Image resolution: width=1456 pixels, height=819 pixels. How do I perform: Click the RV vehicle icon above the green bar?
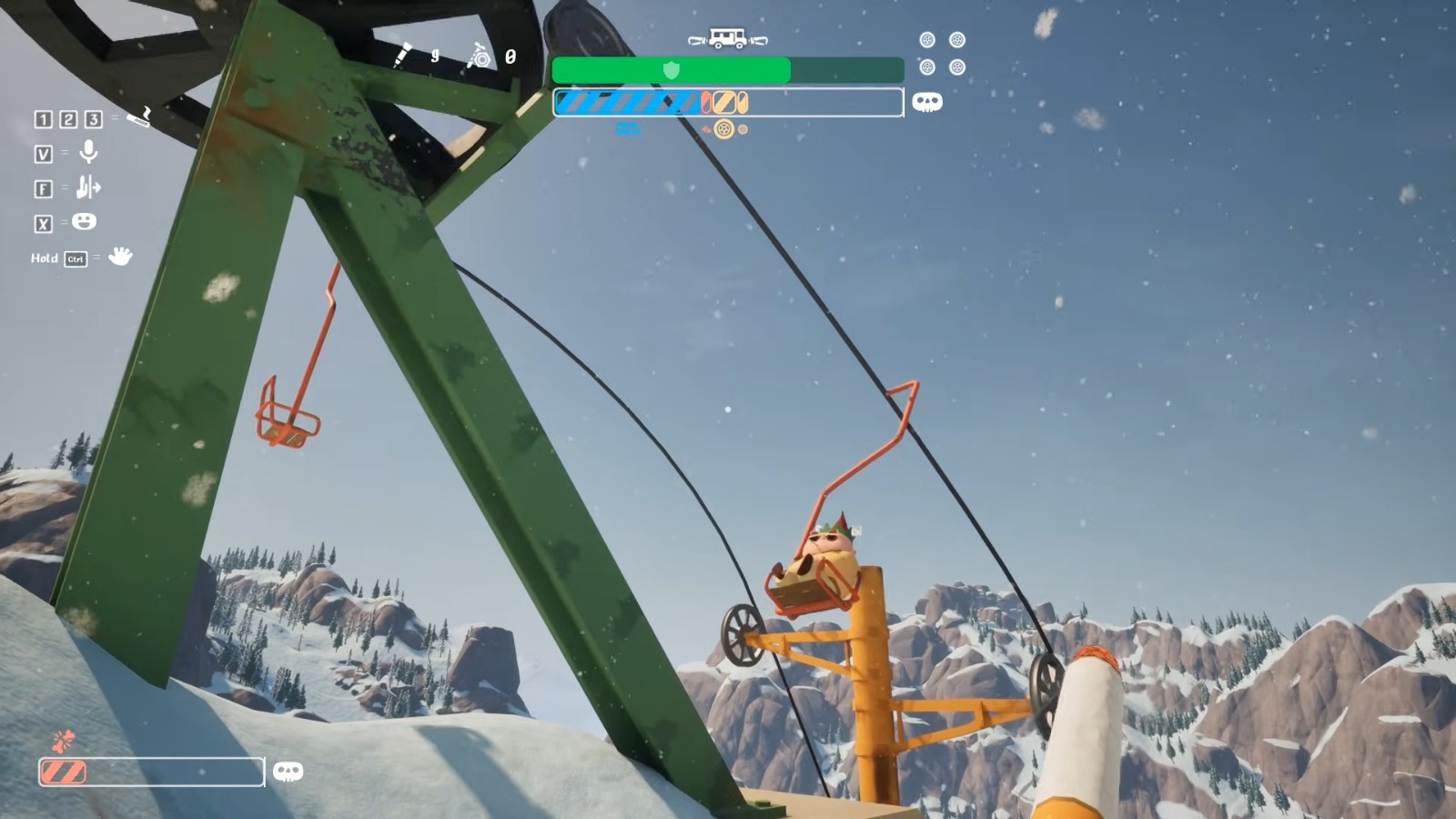[x=727, y=39]
